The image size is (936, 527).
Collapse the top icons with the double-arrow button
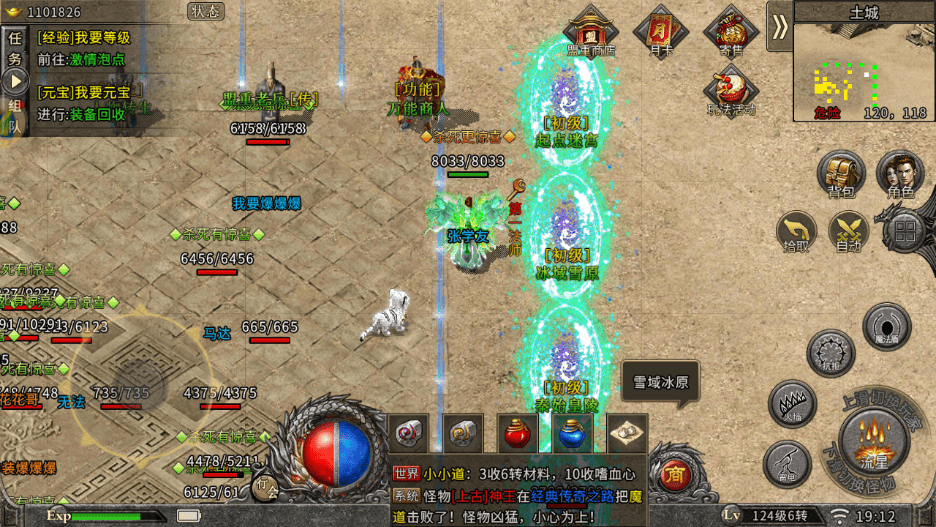tap(779, 27)
